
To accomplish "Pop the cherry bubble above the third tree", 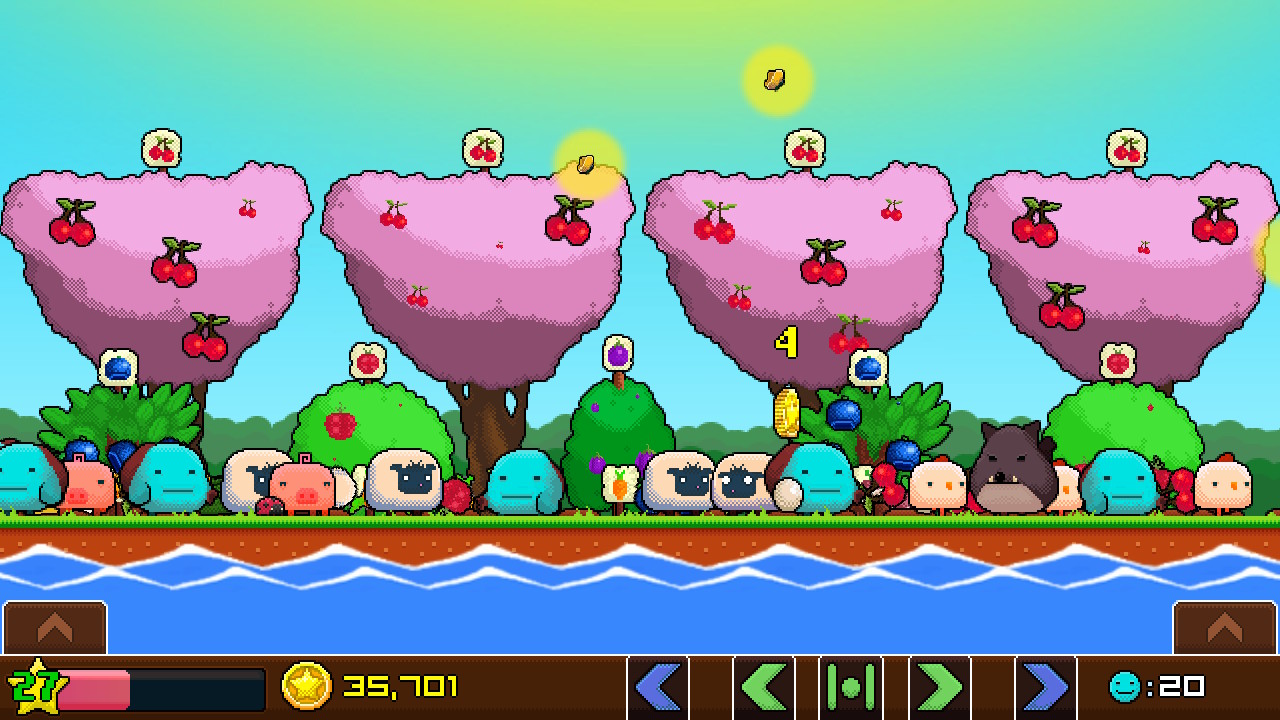I will tap(803, 147).
